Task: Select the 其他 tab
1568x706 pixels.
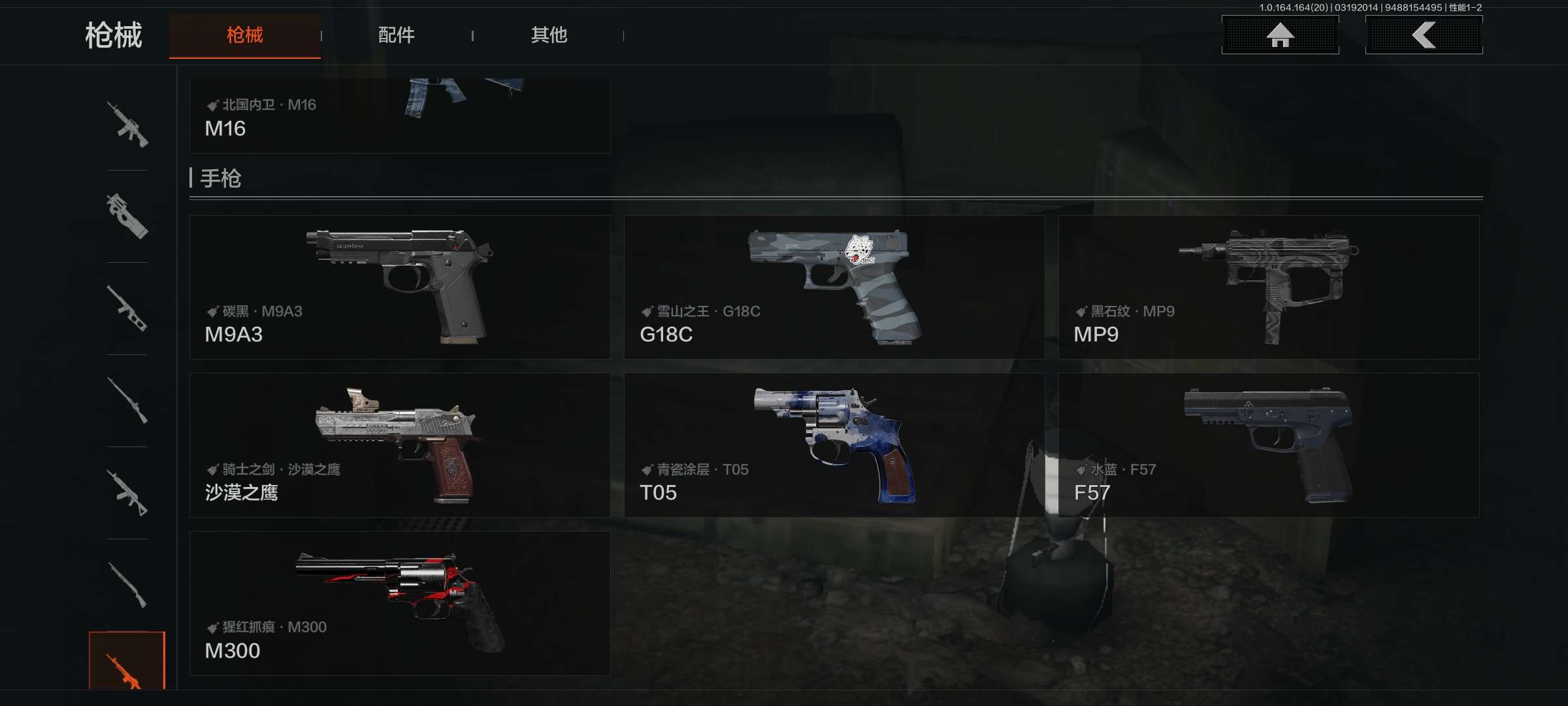Action: click(548, 35)
